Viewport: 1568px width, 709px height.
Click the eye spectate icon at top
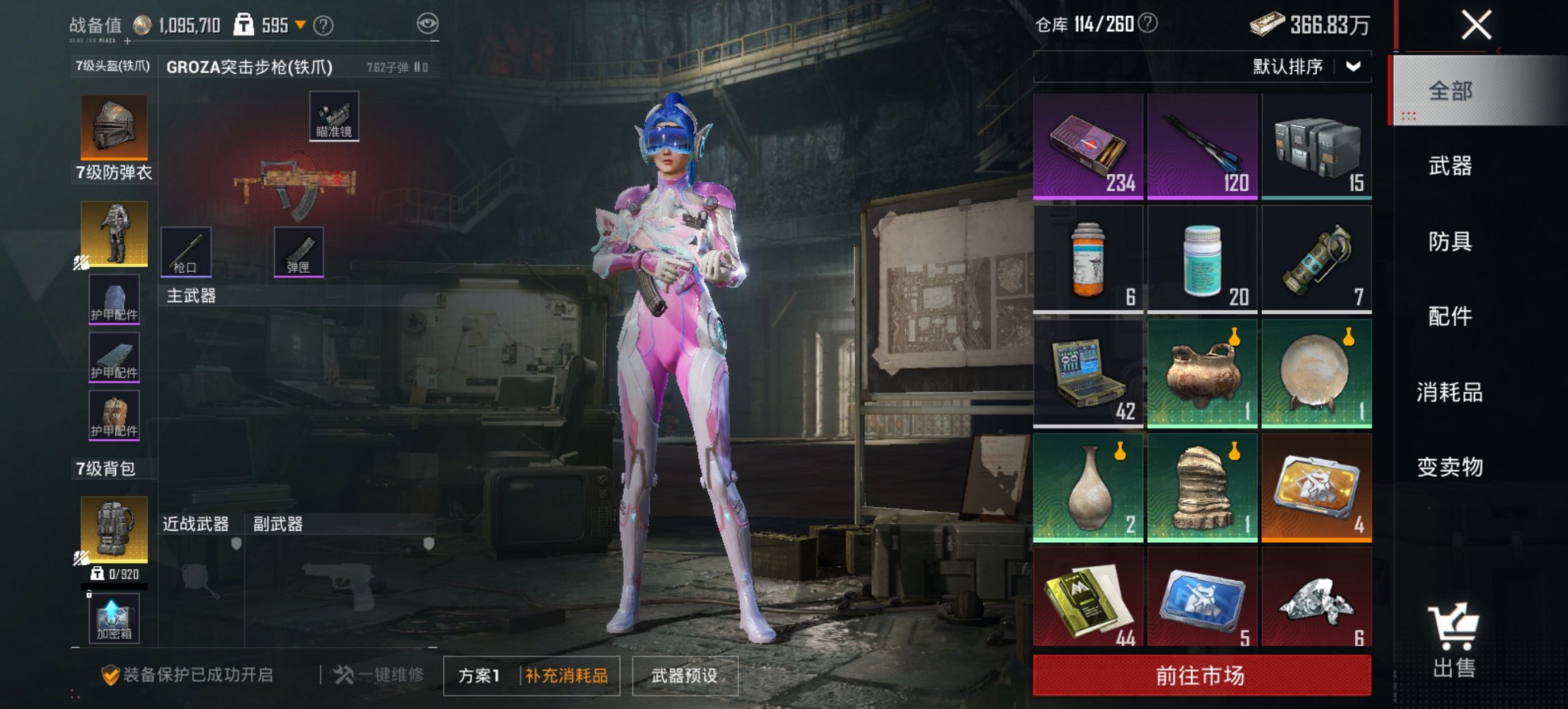429,23
